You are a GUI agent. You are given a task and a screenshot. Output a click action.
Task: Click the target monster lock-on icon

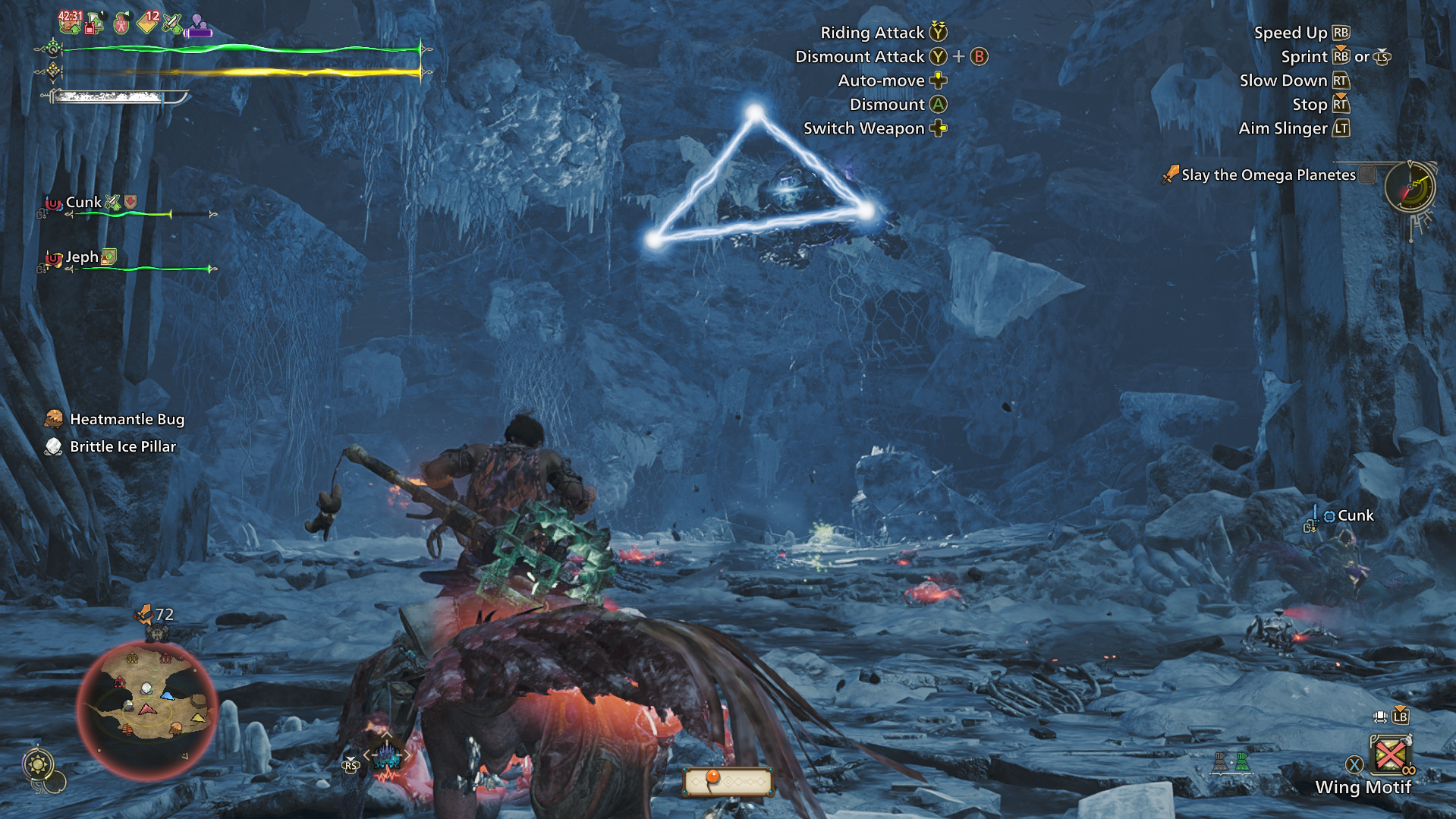[x=386, y=757]
